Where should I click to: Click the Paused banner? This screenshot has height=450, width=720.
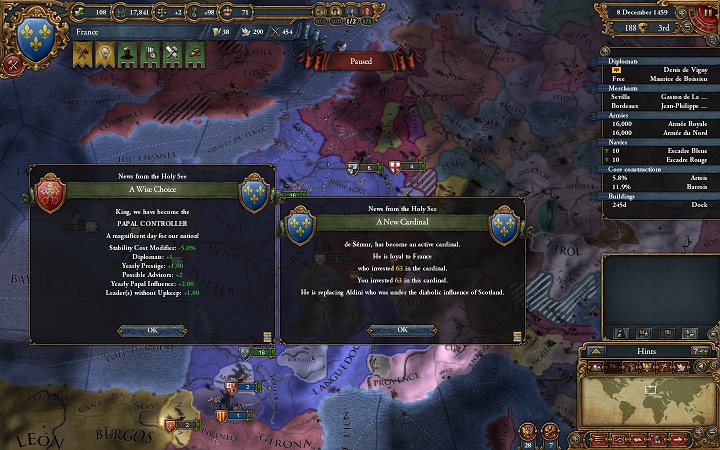(359, 62)
